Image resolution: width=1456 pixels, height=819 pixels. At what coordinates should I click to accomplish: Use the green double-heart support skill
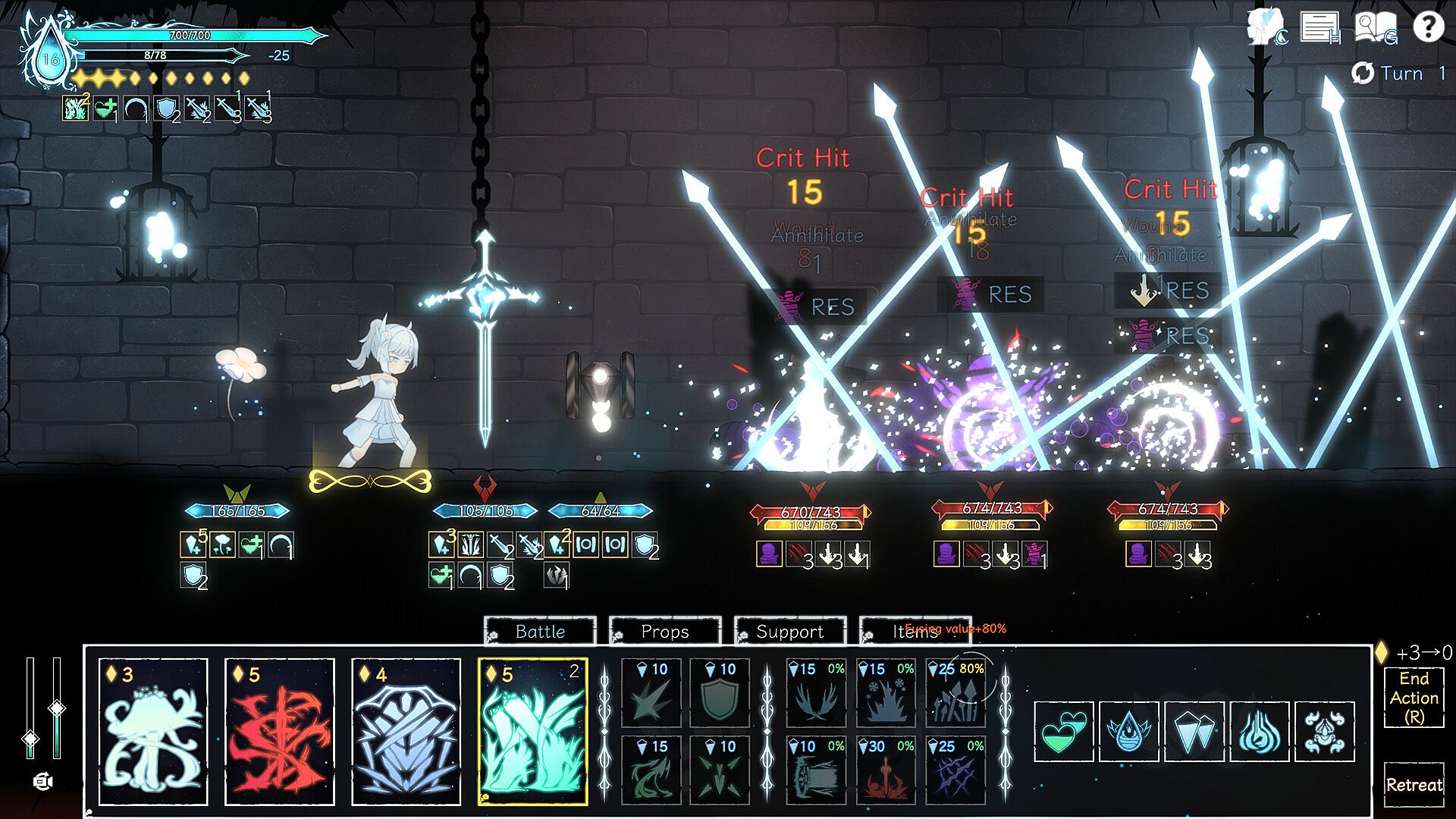point(1063,731)
